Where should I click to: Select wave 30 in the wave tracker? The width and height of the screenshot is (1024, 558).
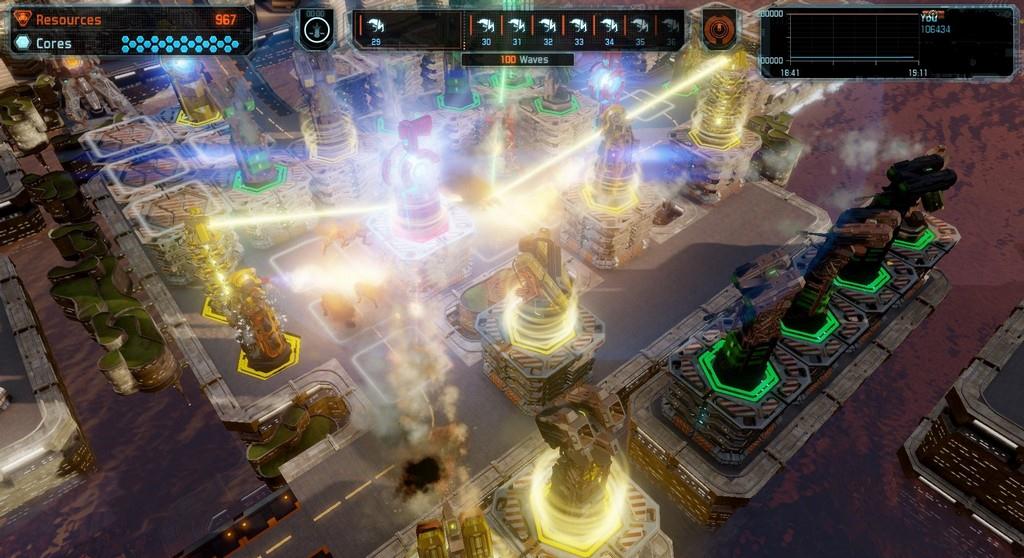pyautogui.click(x=486, y=30)
